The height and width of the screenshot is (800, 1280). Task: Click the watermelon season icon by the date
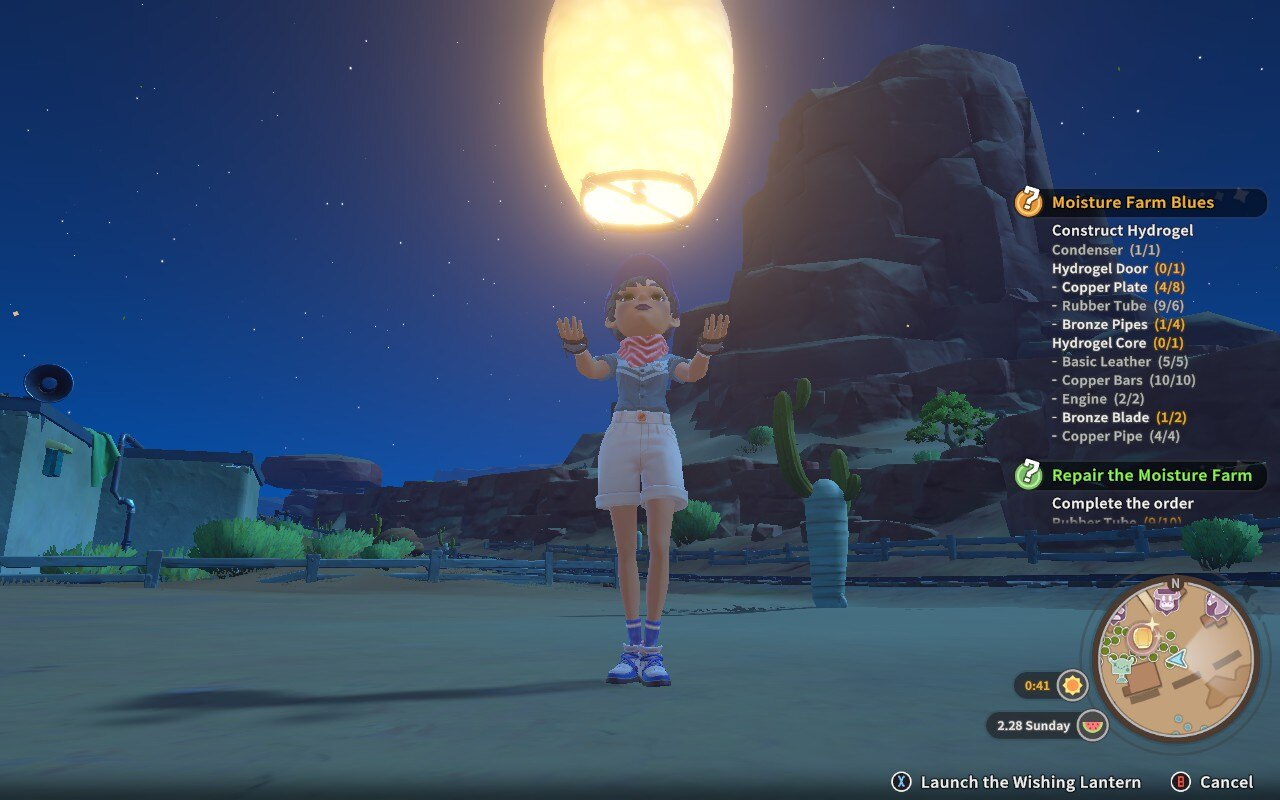[1093, 725]
